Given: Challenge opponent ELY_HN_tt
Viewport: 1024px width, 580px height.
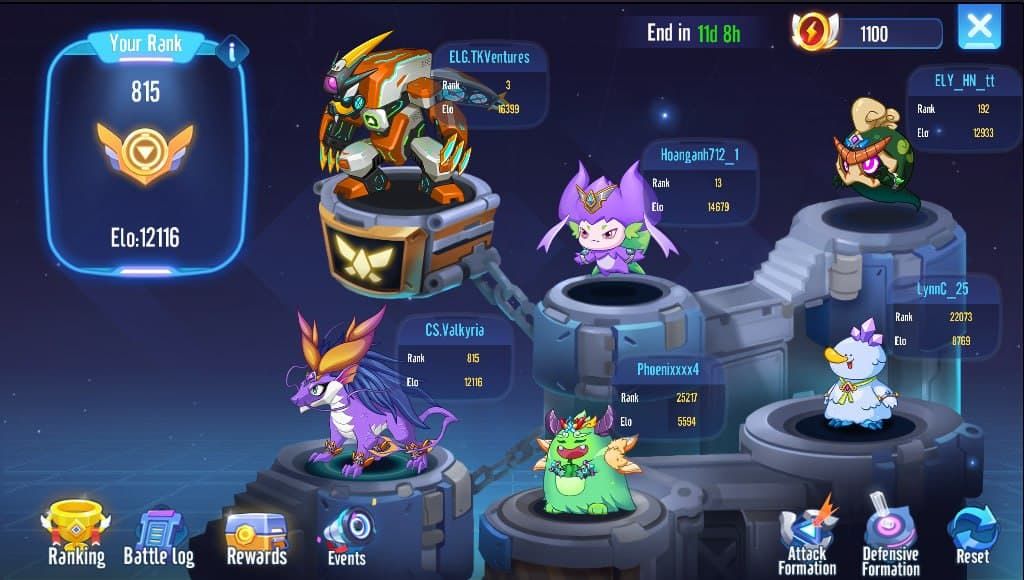Looking at the screenshot, I should 872,153.
